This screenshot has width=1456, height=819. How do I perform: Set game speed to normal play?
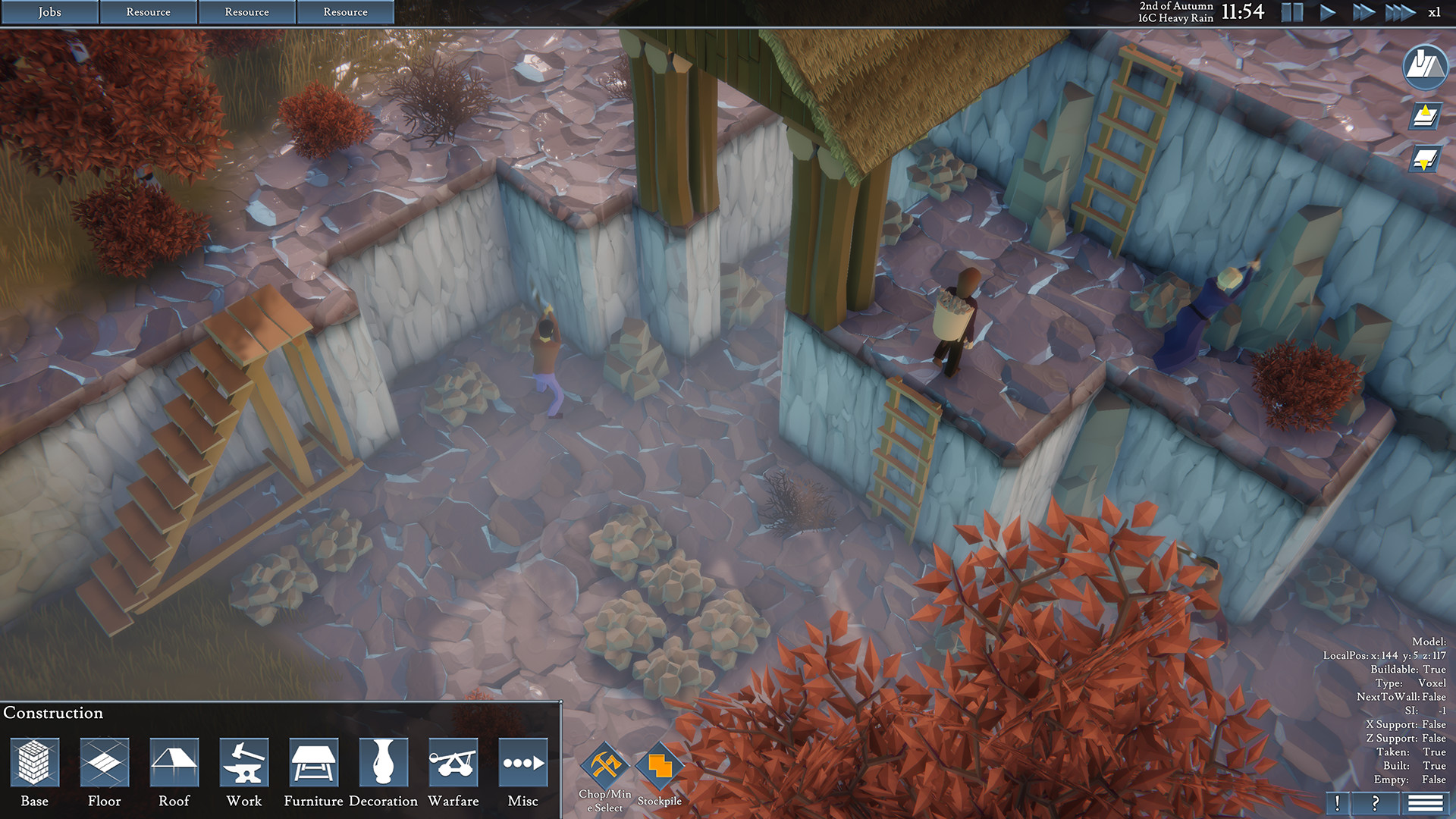click(x=1329, y=11)
